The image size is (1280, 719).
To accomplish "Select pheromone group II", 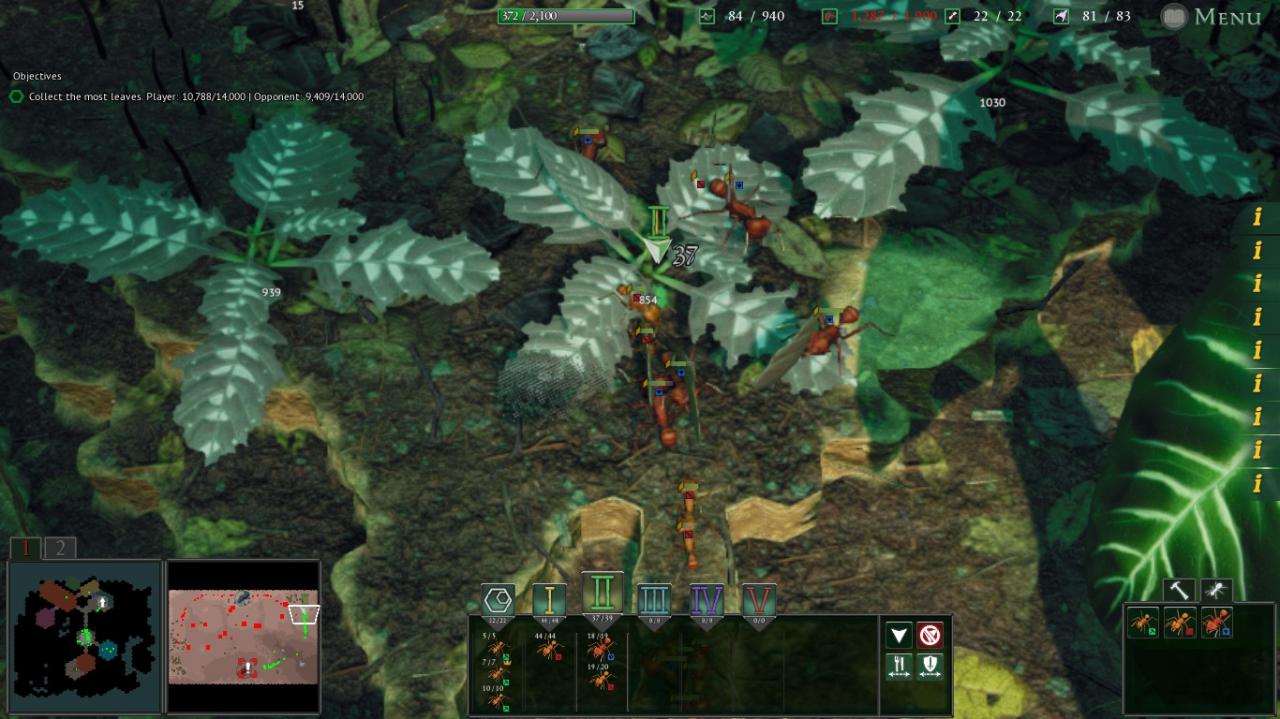I will [602, 594].
